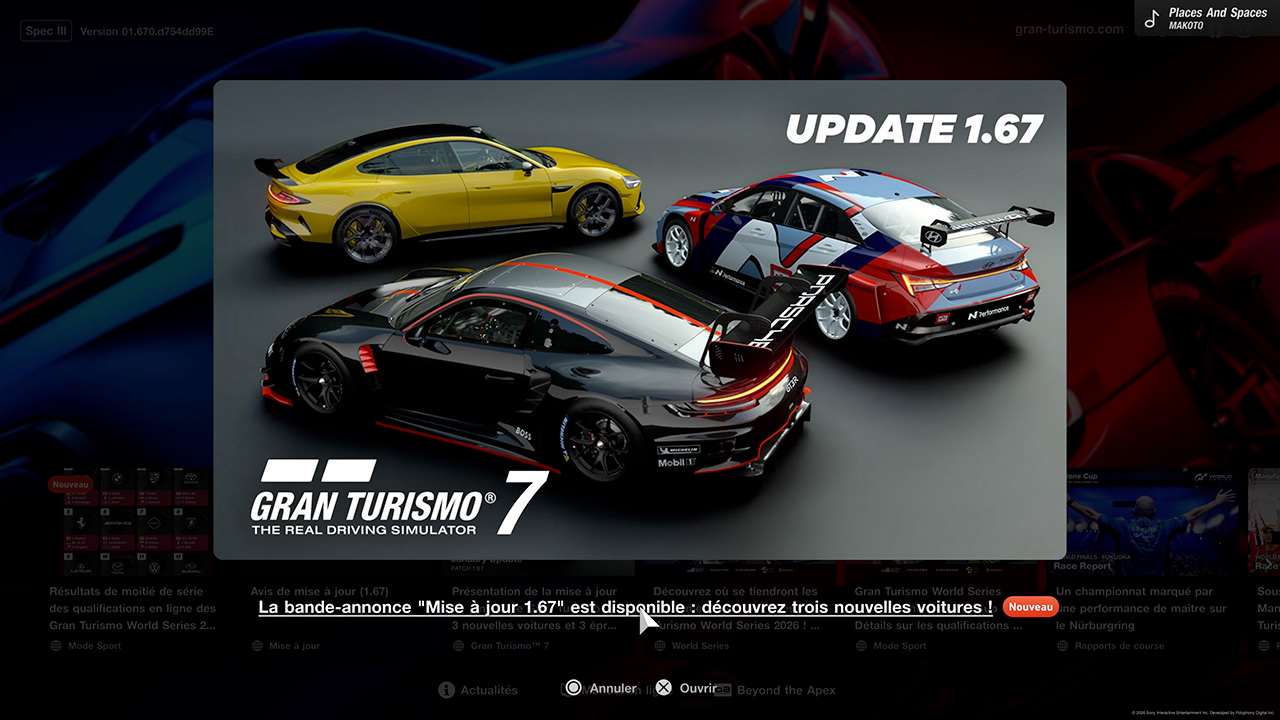
Task: Click the Spec III badge
Action: pyautogui.click(x=45, y=30)
